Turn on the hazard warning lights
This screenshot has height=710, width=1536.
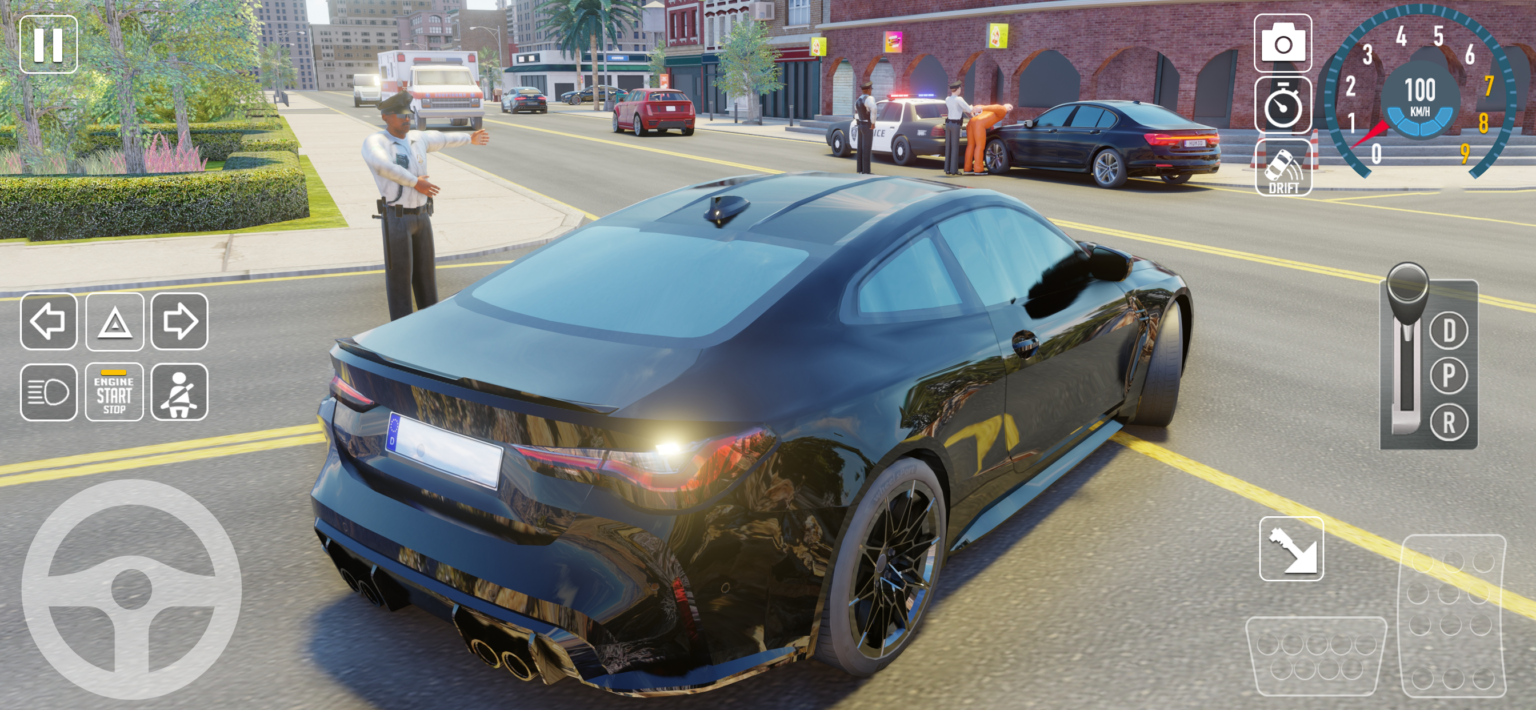(x=115, y=321)
